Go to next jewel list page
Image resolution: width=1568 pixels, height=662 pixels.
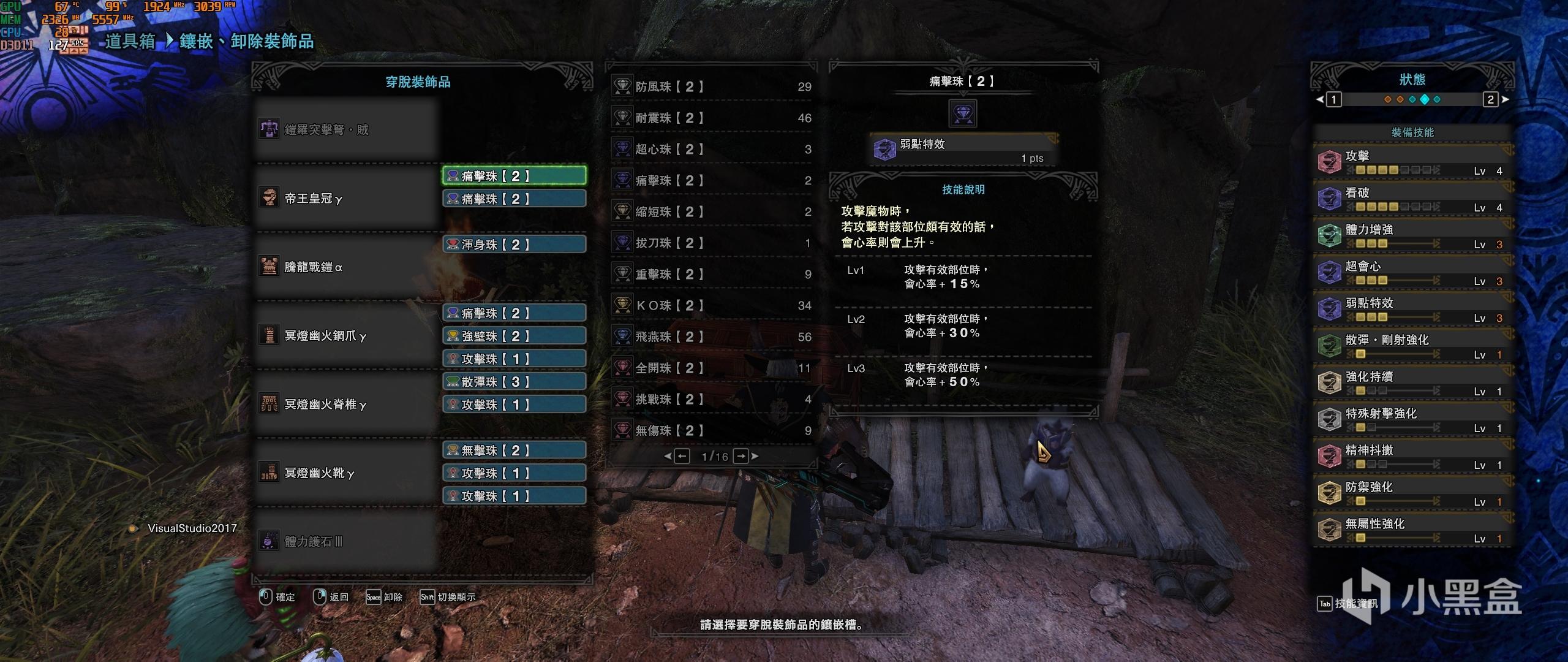point(741,456)
